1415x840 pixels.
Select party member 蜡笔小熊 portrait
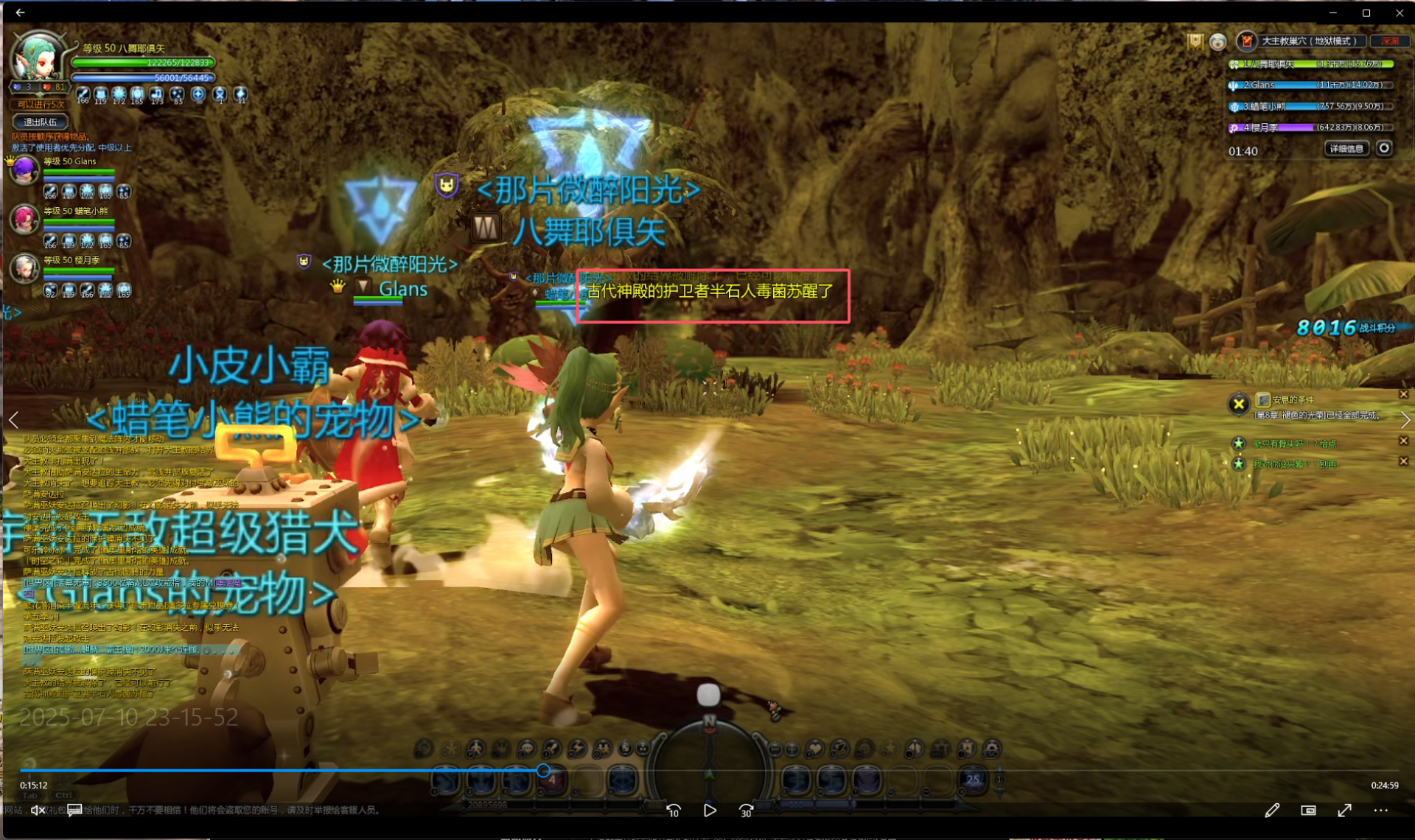(x=24, y=220)
